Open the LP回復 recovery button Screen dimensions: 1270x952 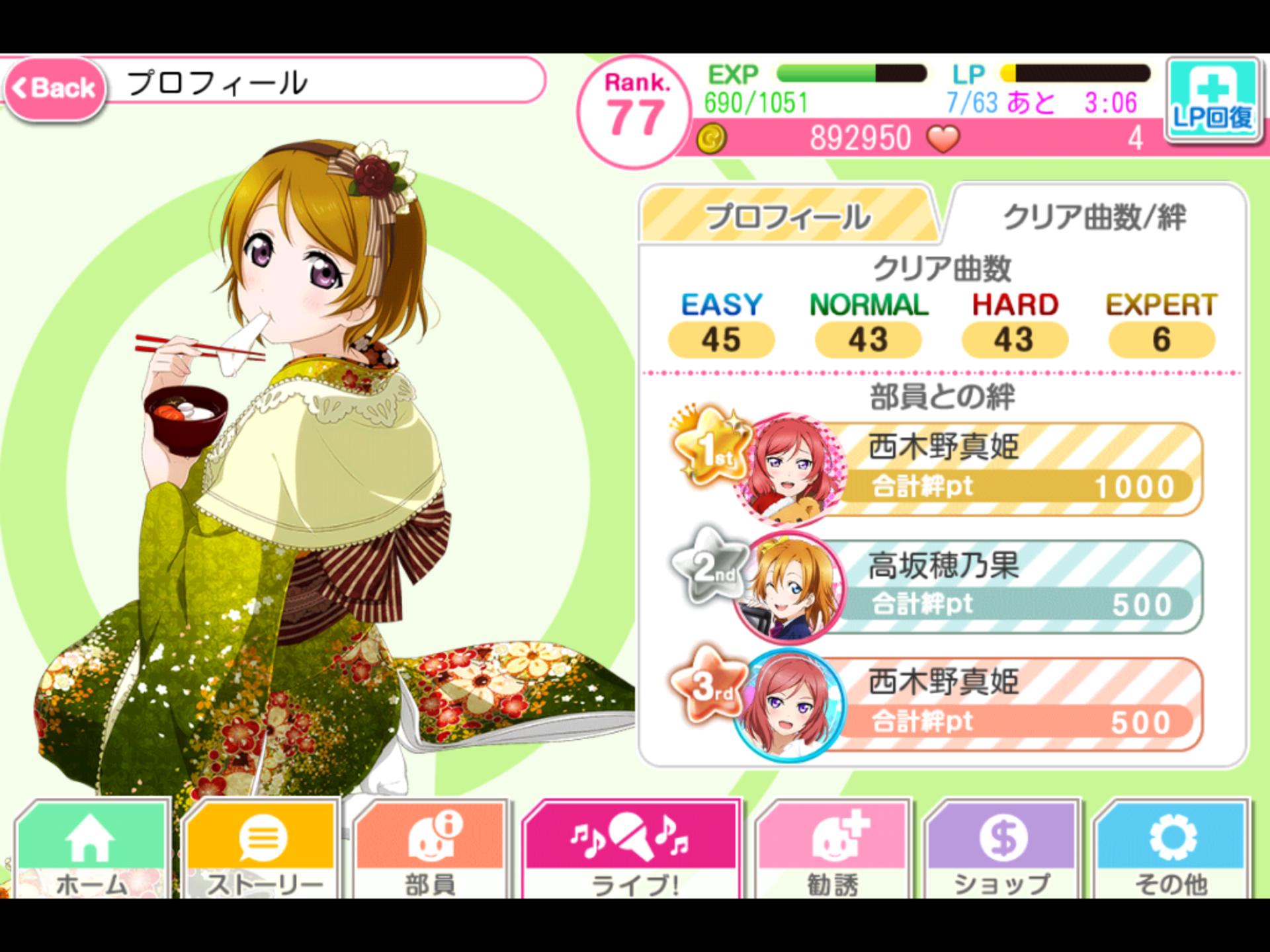click(1212, 100)
